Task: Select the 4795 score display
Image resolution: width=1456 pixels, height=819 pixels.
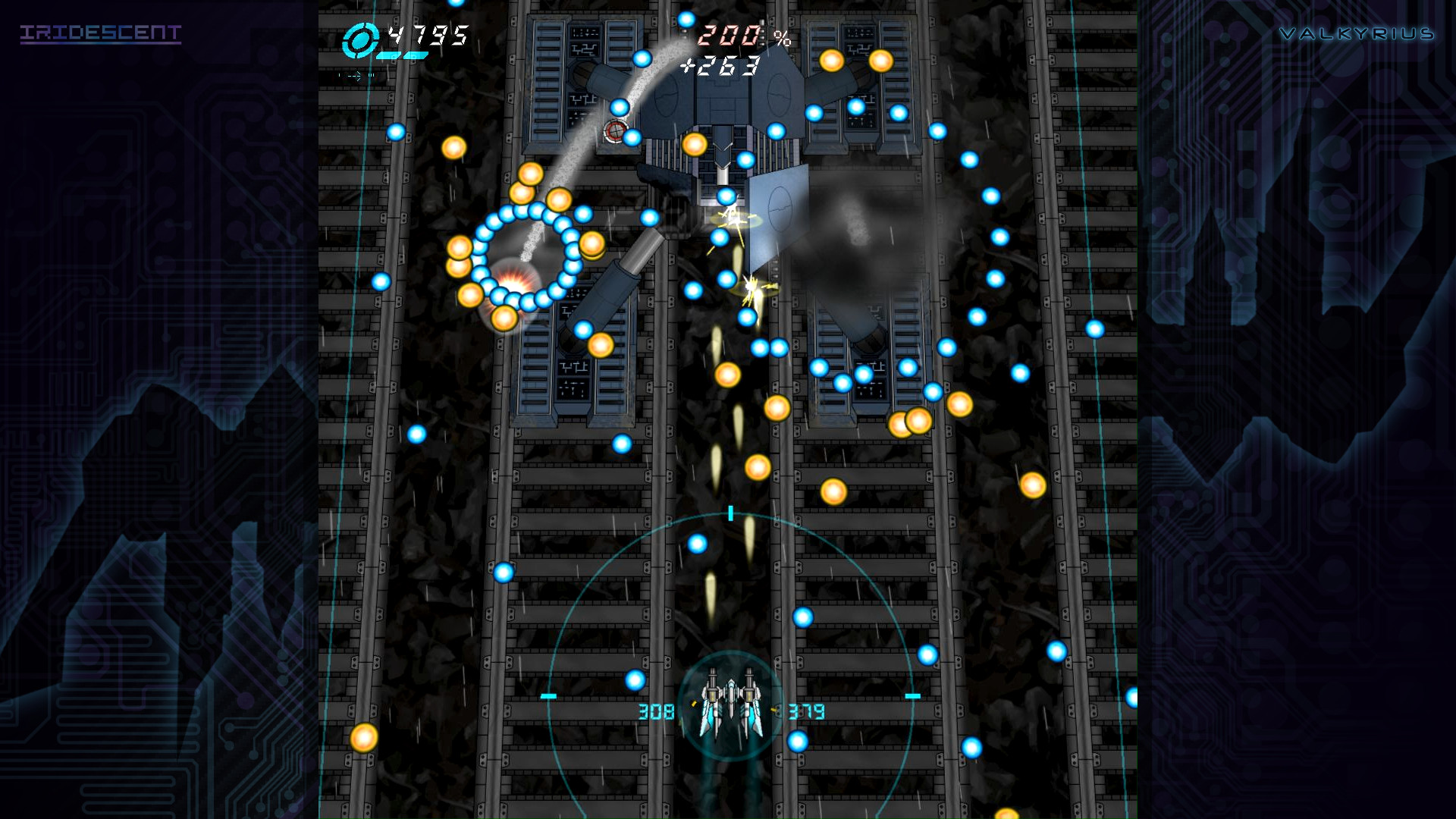Action: 428,34
